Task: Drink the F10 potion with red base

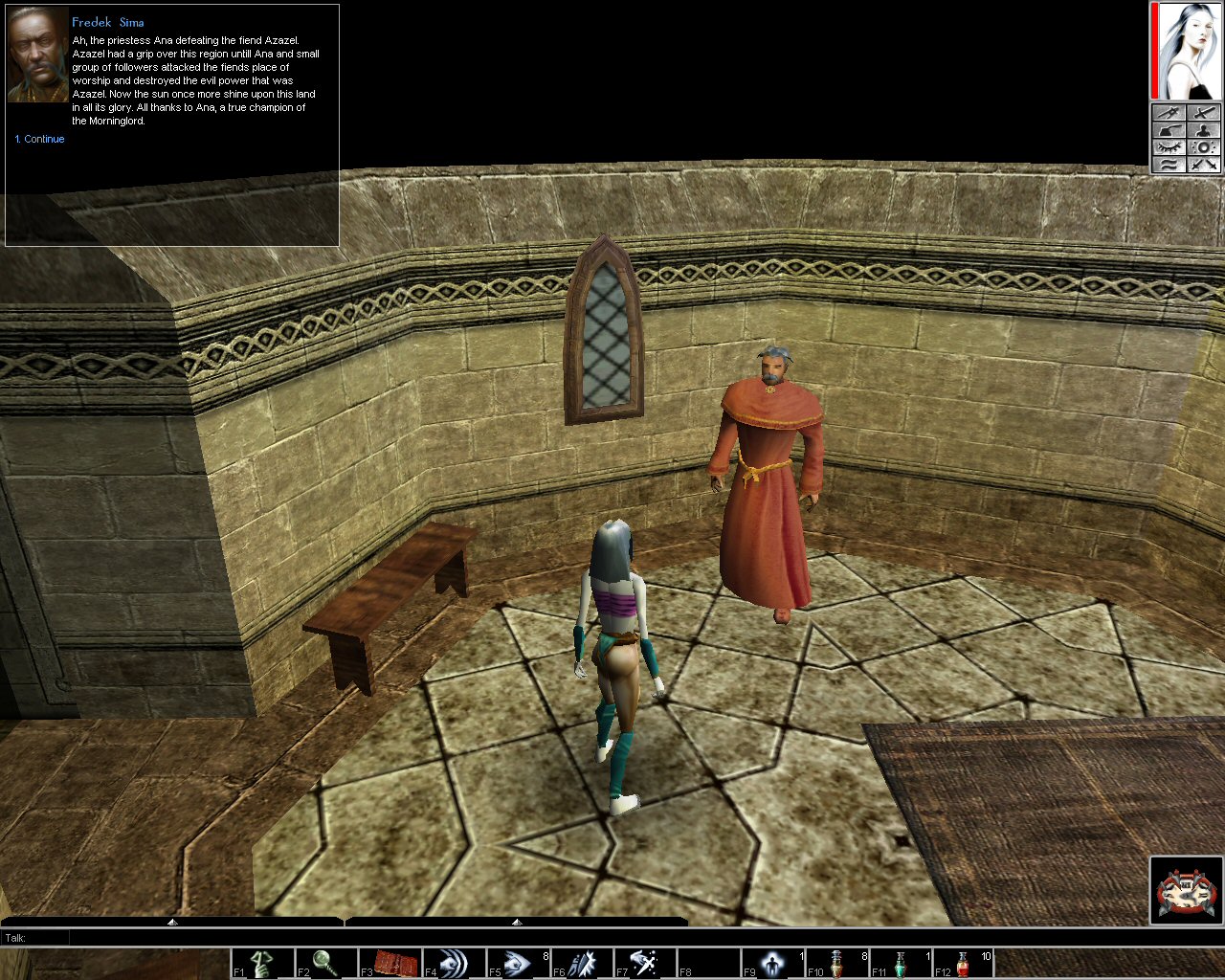Action: [x=836, y=963]
